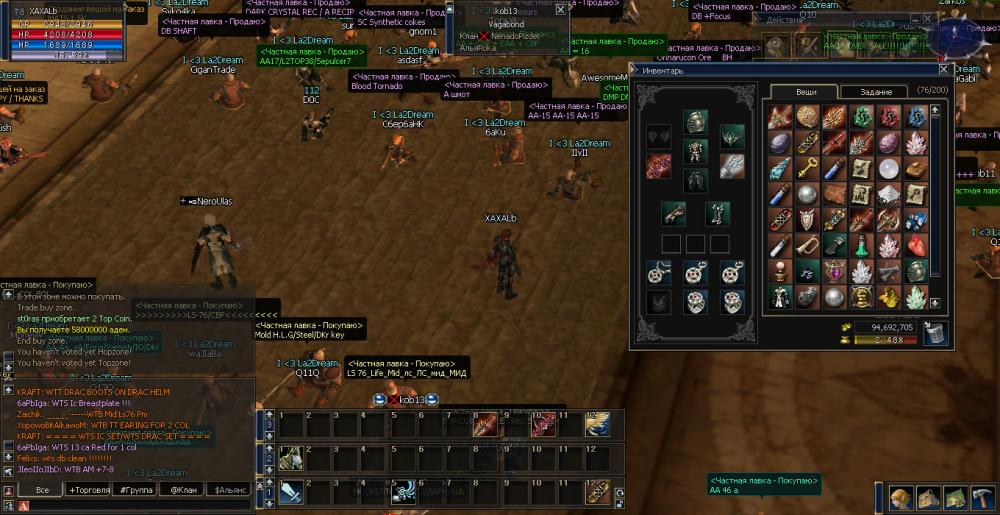This screenshot has width=1000, height=515.
Task: Close the Инвентарь inventory window
Action: coord(942,69)
